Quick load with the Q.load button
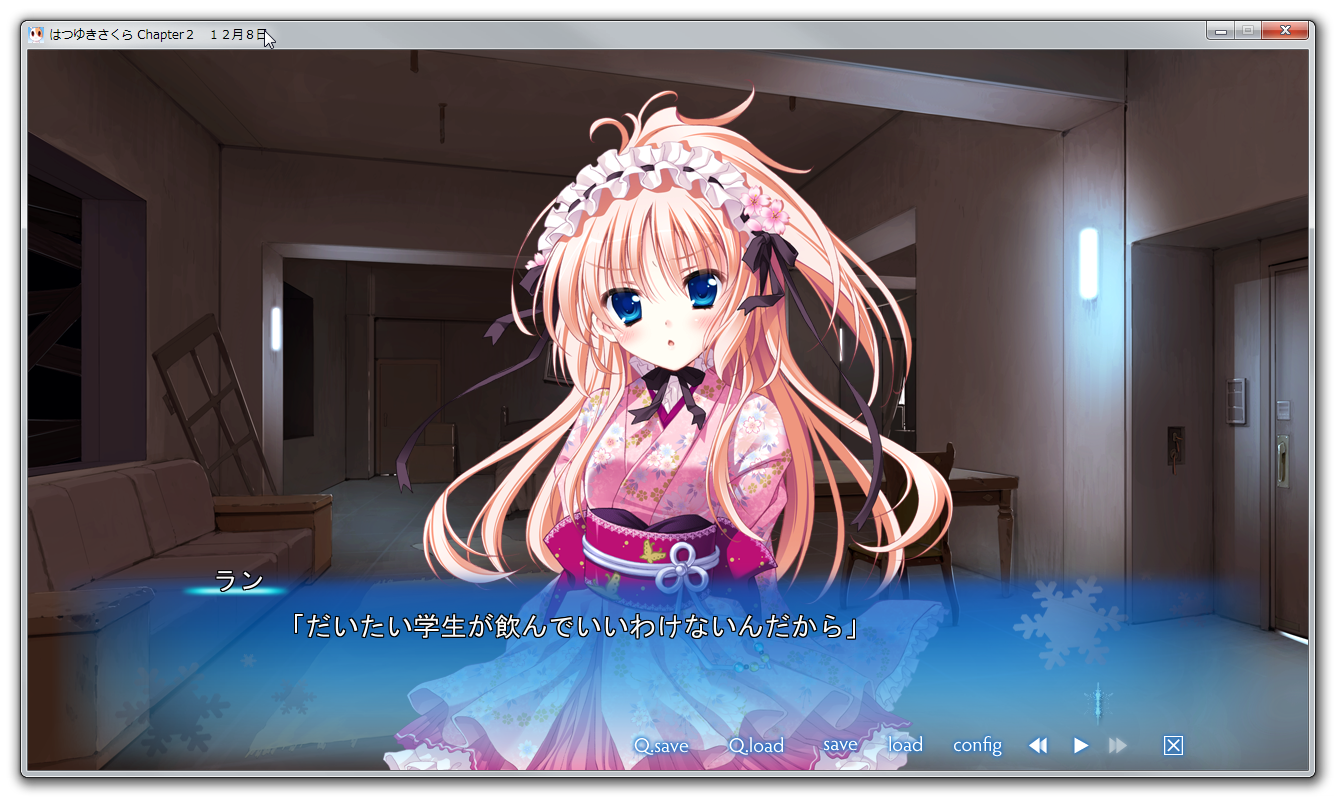The height and width of the screenshot is (798, 1336). point(755,745)
